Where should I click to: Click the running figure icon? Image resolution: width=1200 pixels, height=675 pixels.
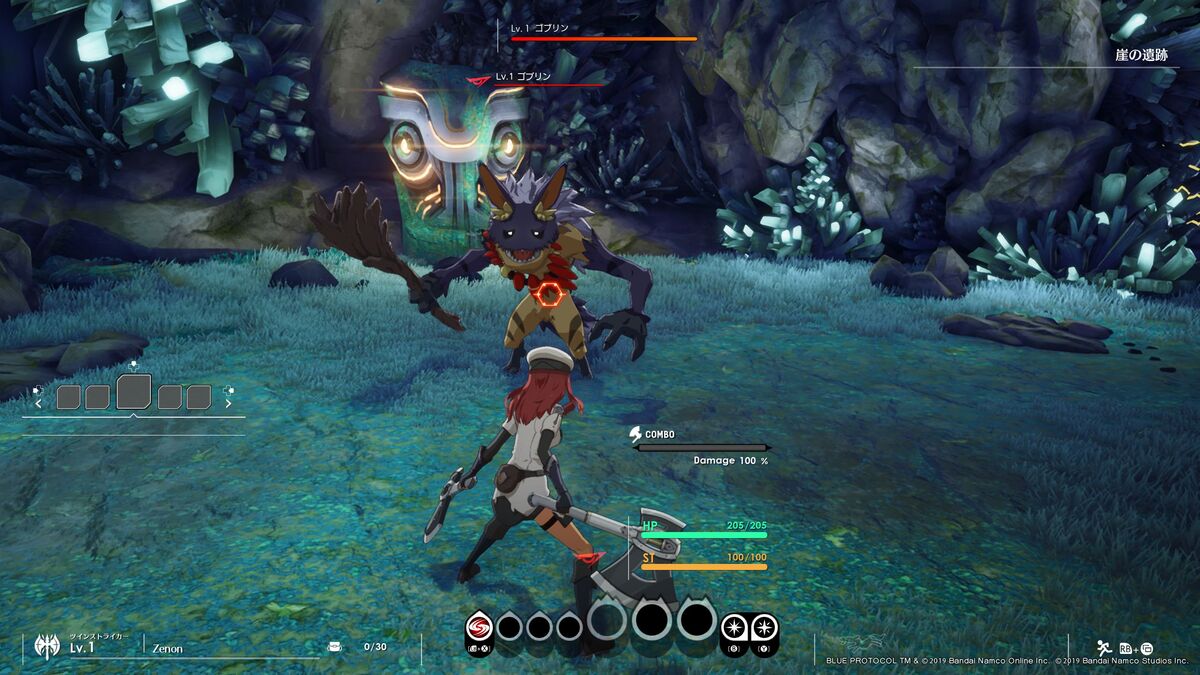tap(1104, 646)
